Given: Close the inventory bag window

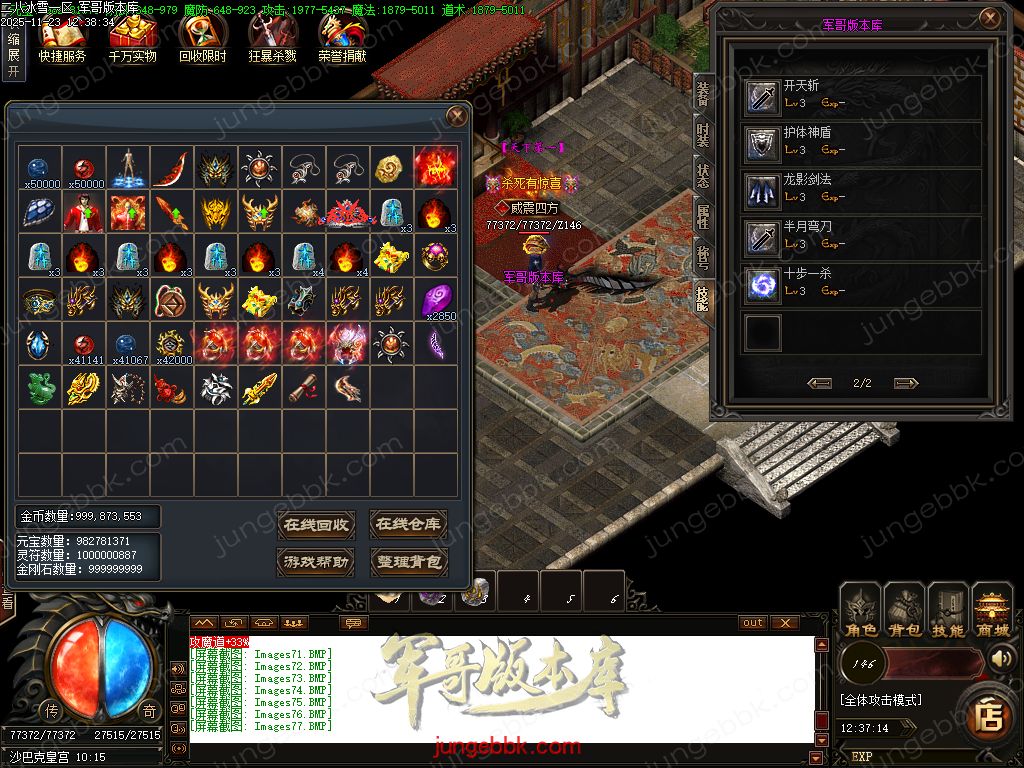Looking at the screenshot, I should click(457, 116).
